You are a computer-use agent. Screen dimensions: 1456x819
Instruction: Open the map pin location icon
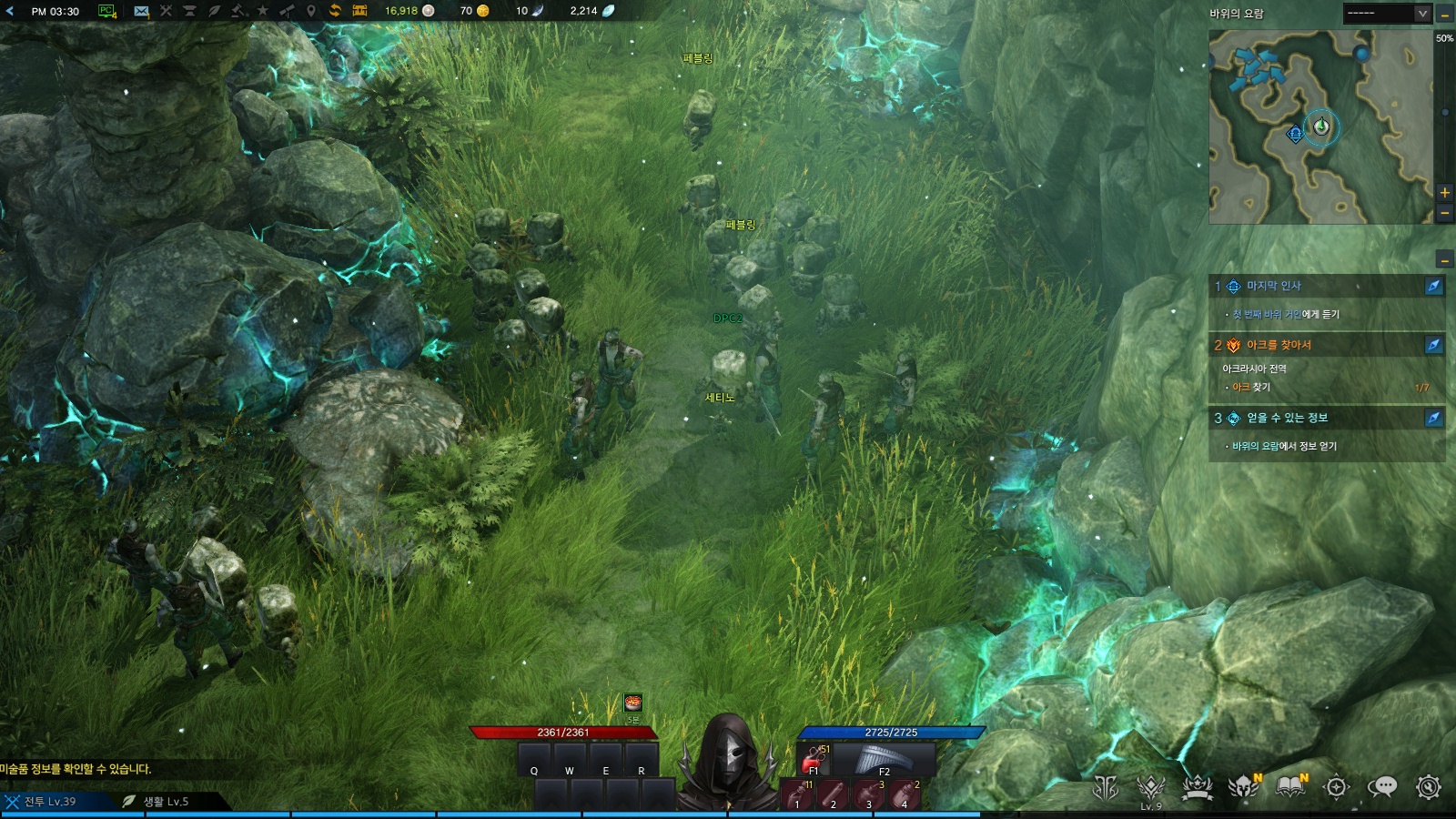point(310,11)
